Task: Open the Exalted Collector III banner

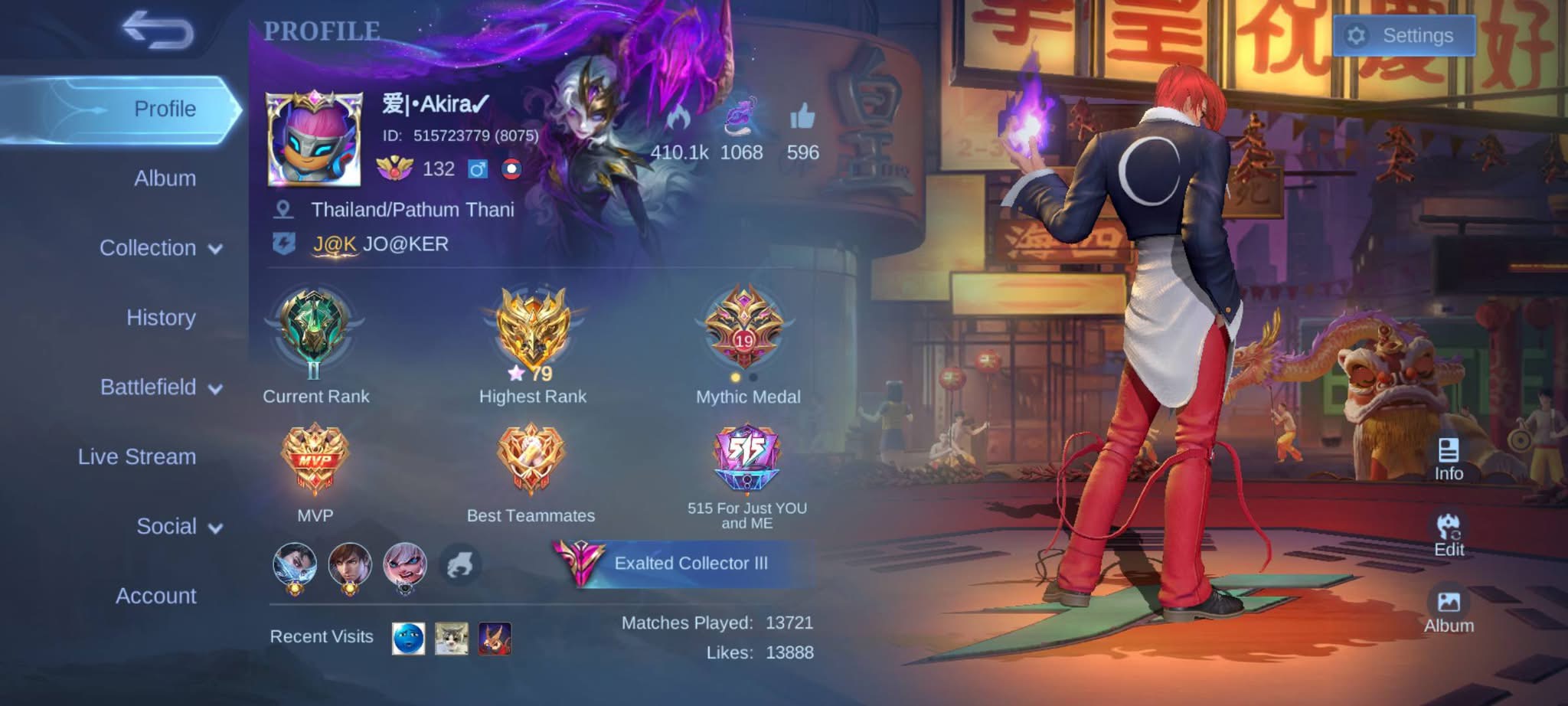Action: [681, 564]
